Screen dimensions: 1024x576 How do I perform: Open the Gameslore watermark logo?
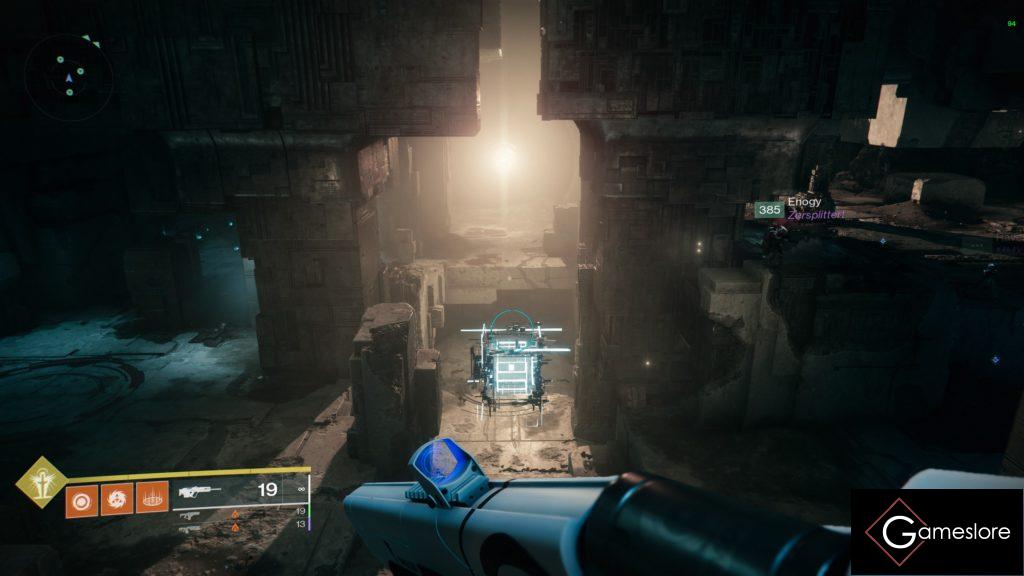[936, 532]
